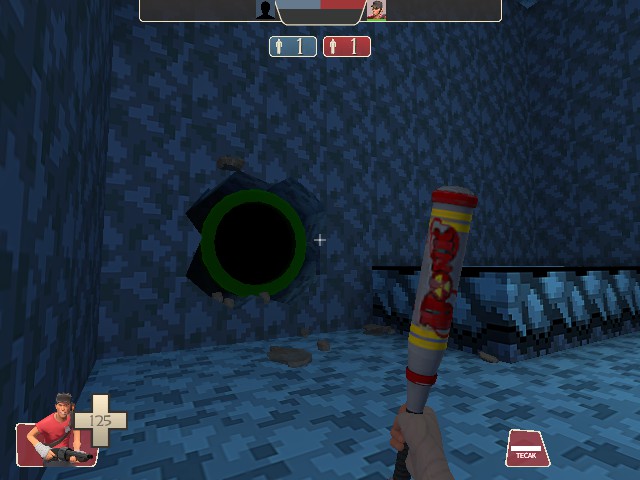Select the red team player portrait
This screenshot has width=640, height=480.
pyautogui.click(x=376, y=10)
